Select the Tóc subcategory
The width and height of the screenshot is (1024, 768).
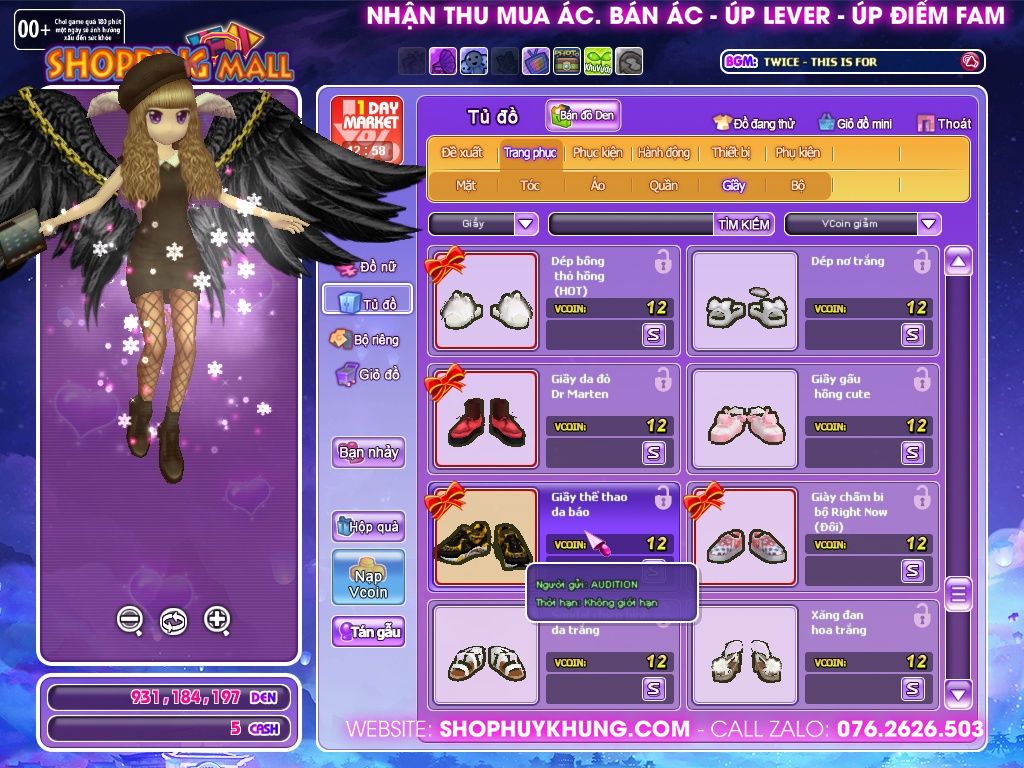(x=530, y=185)
